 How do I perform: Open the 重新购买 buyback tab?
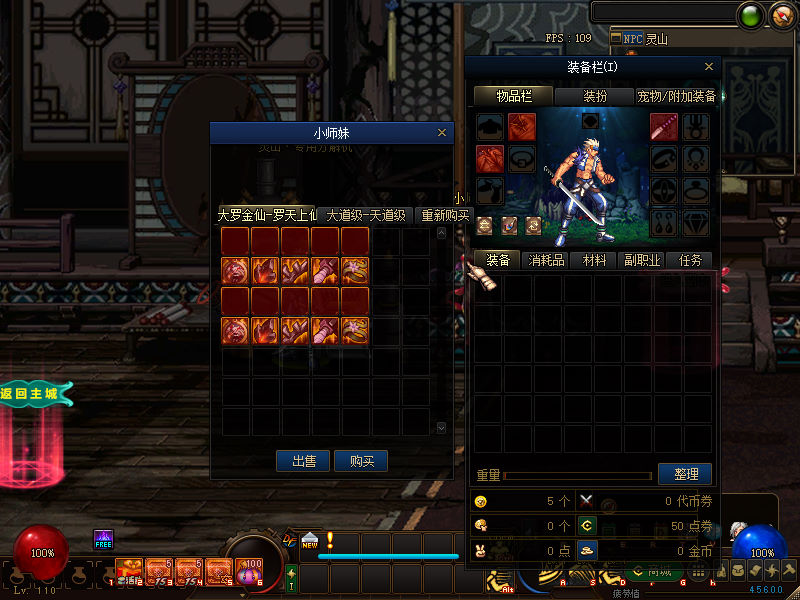(x=445, y=215)
